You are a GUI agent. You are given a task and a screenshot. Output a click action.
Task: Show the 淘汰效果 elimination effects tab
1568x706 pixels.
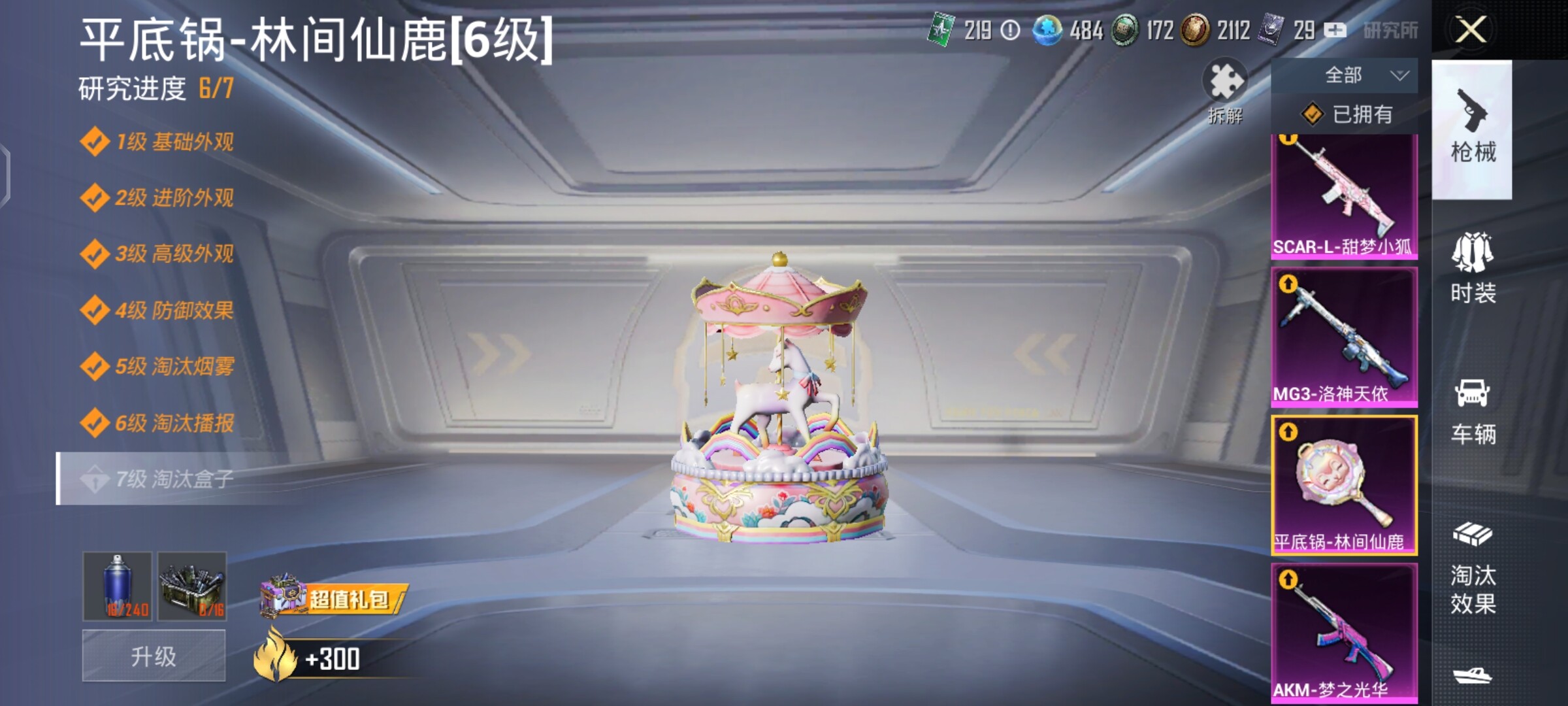tap(1473, 570)
